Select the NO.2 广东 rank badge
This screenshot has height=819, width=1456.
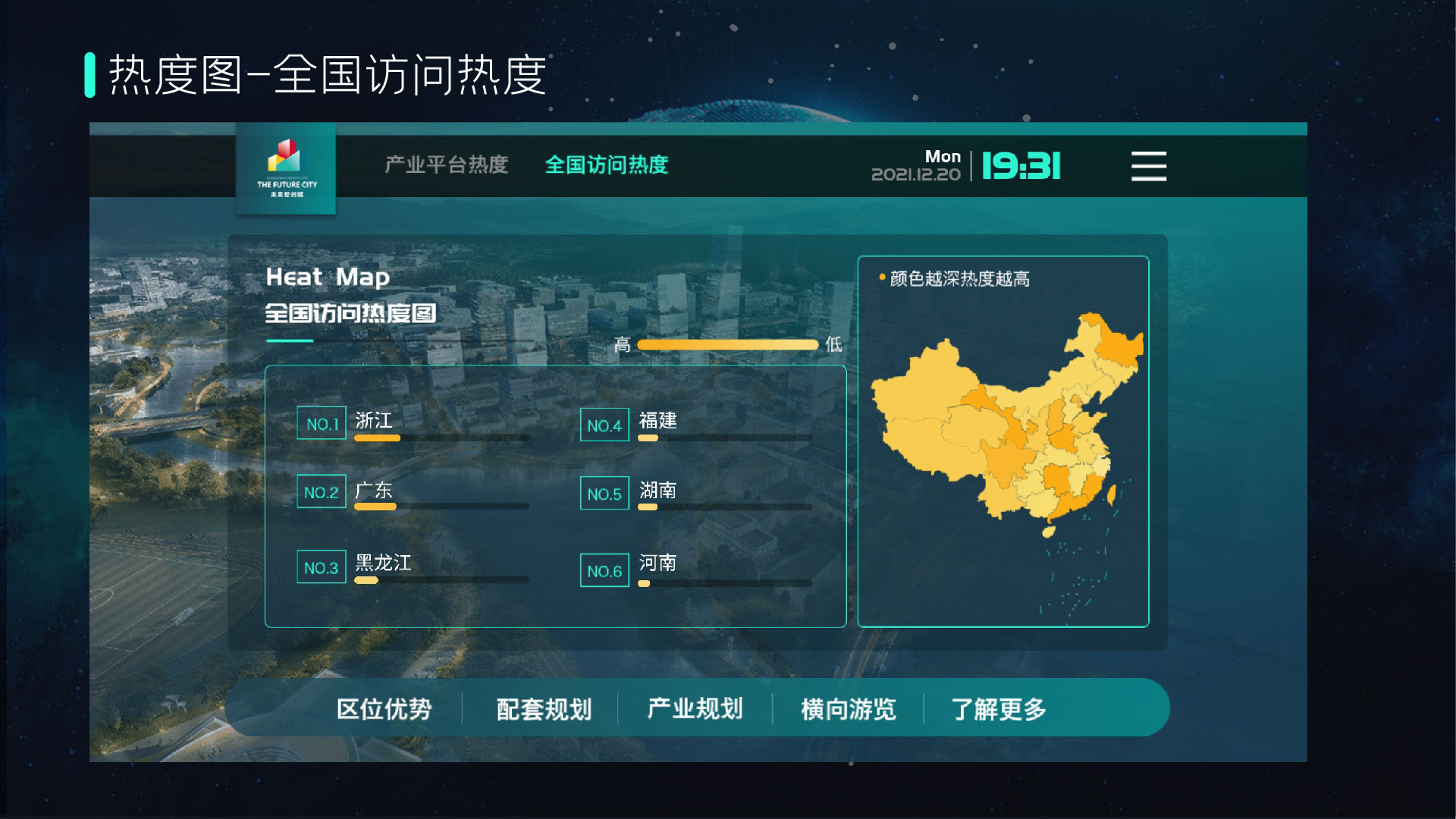pyautogui.click(x=321, y=493)
